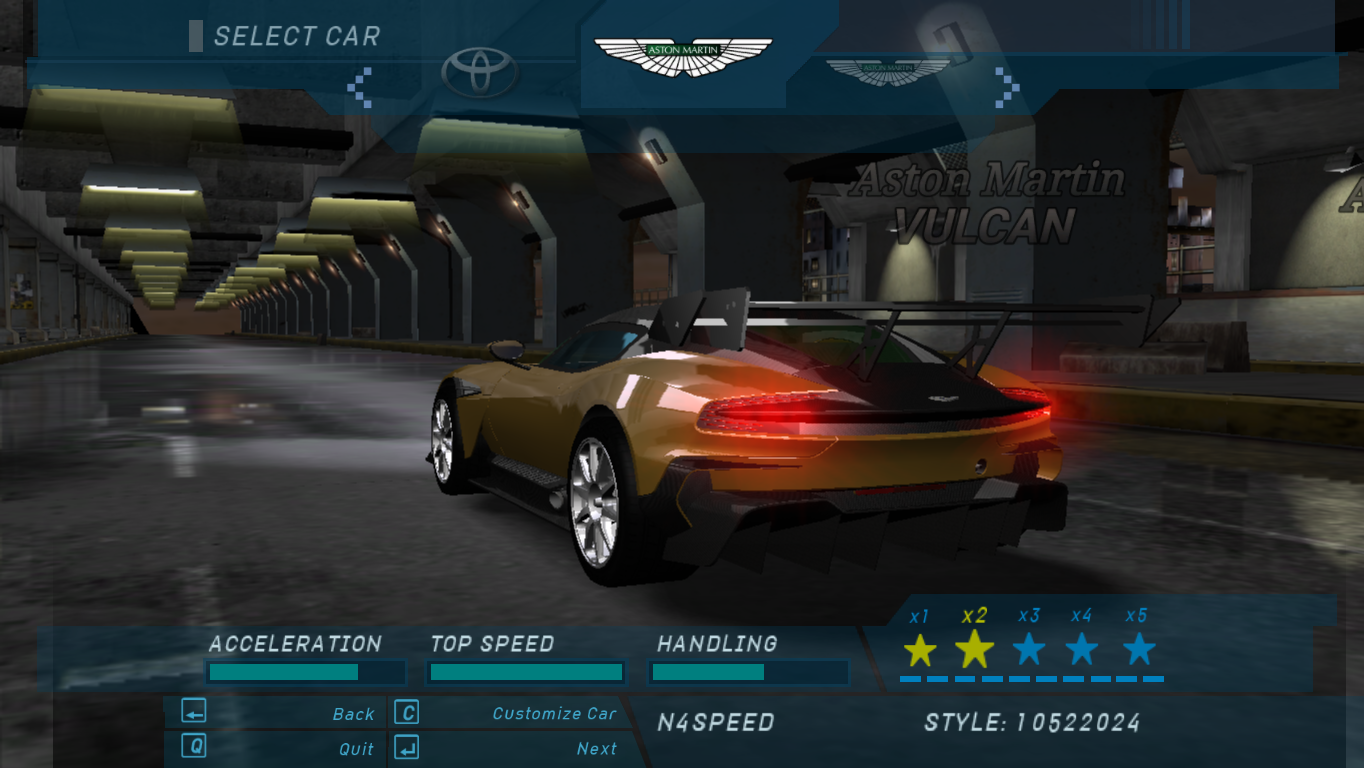Viewport: 1364px width, 768px height.
Task: Select the highlighted Aston Martin logo
Action: point(683,56)
